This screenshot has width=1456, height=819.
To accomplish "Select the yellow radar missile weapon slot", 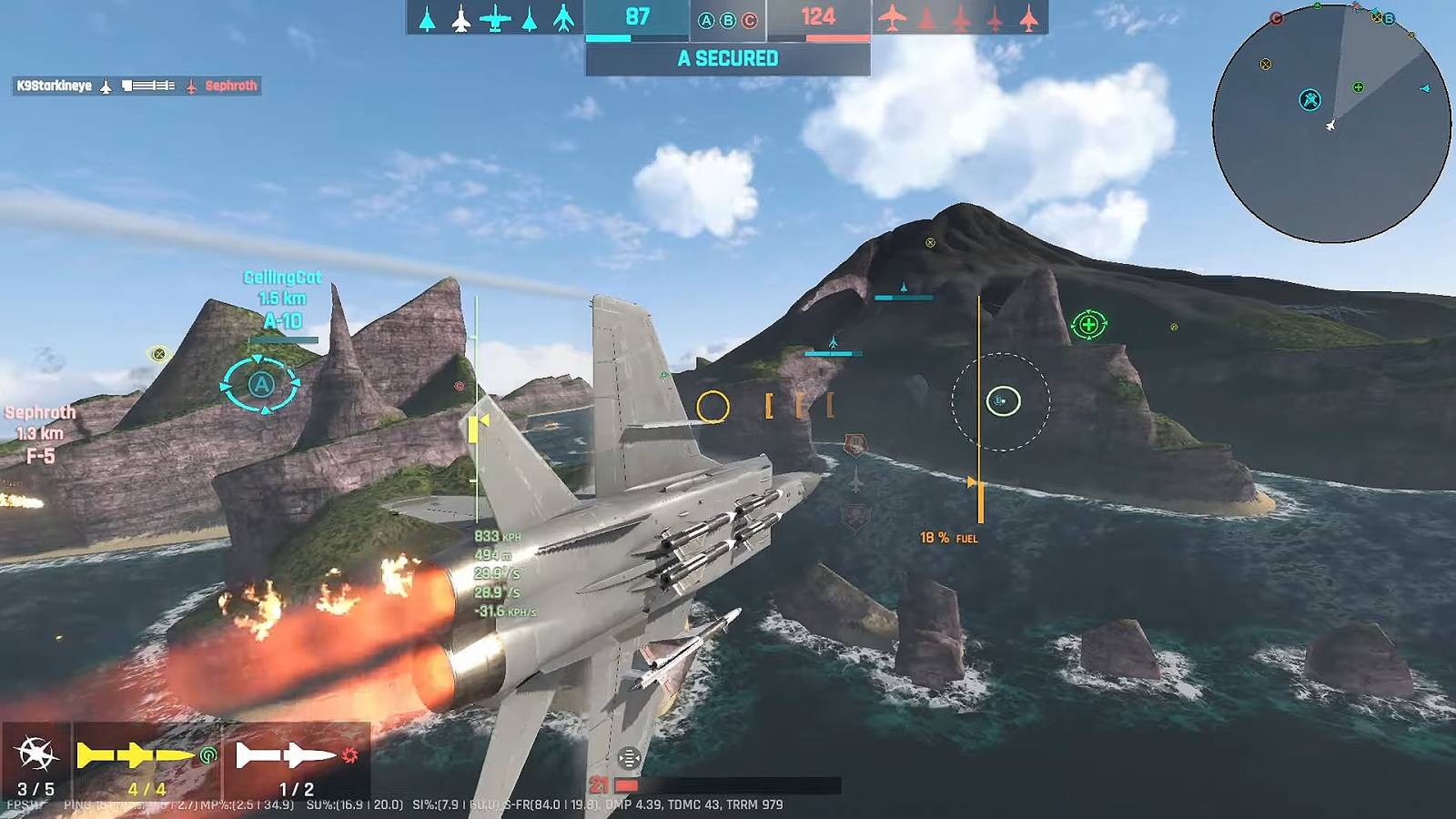I will 146,763.
